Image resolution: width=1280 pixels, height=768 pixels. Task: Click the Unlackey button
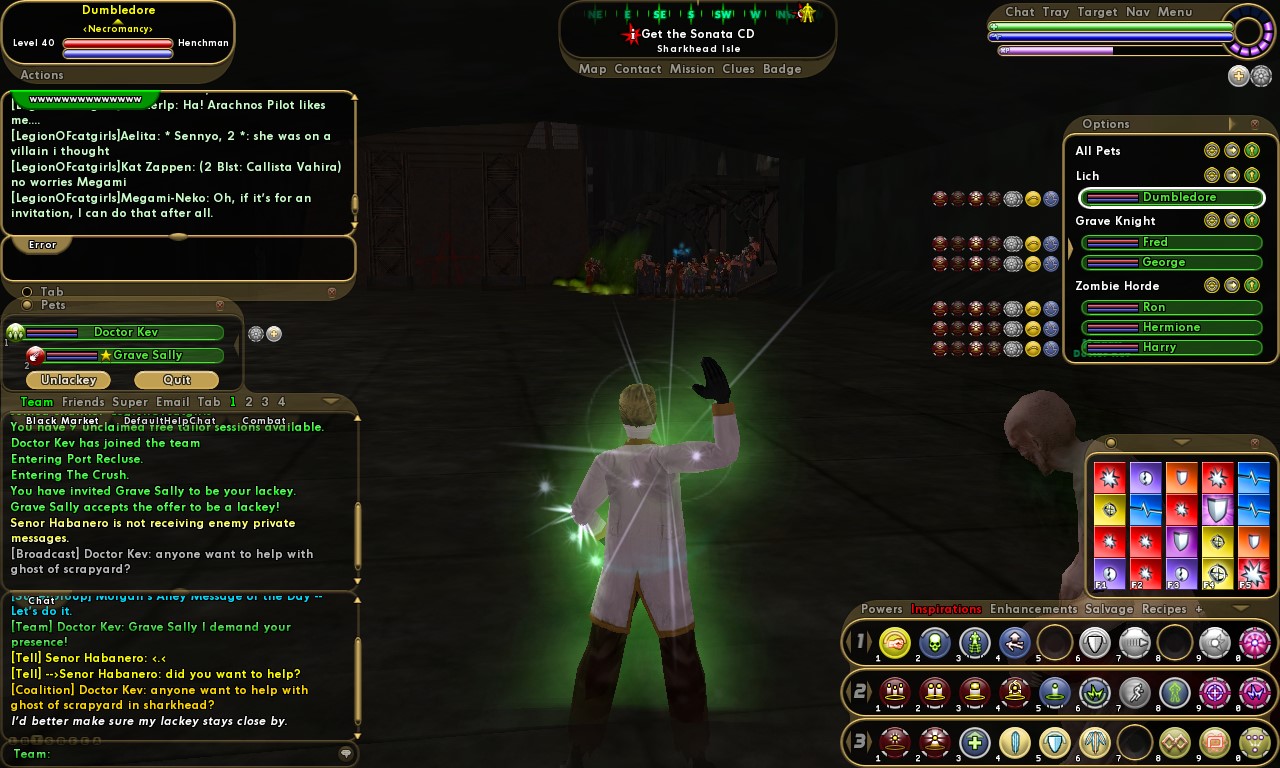tap(68, 380)
